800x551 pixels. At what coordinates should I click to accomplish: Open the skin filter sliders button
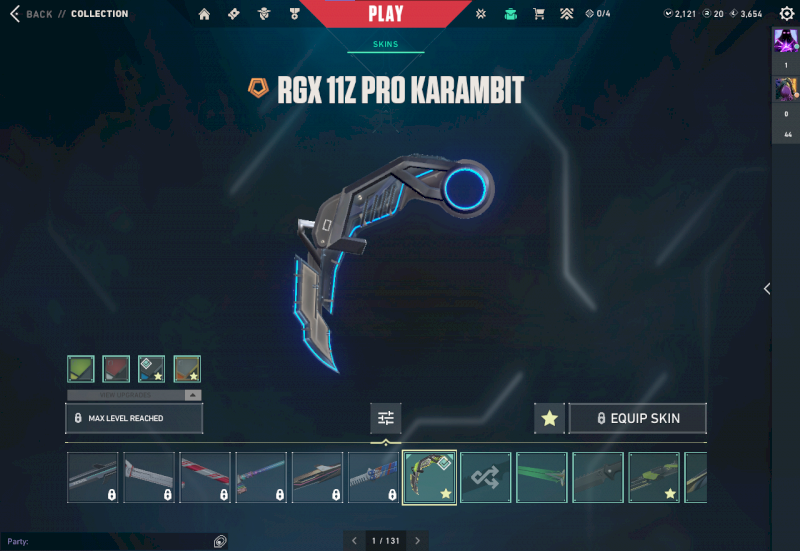386,418
